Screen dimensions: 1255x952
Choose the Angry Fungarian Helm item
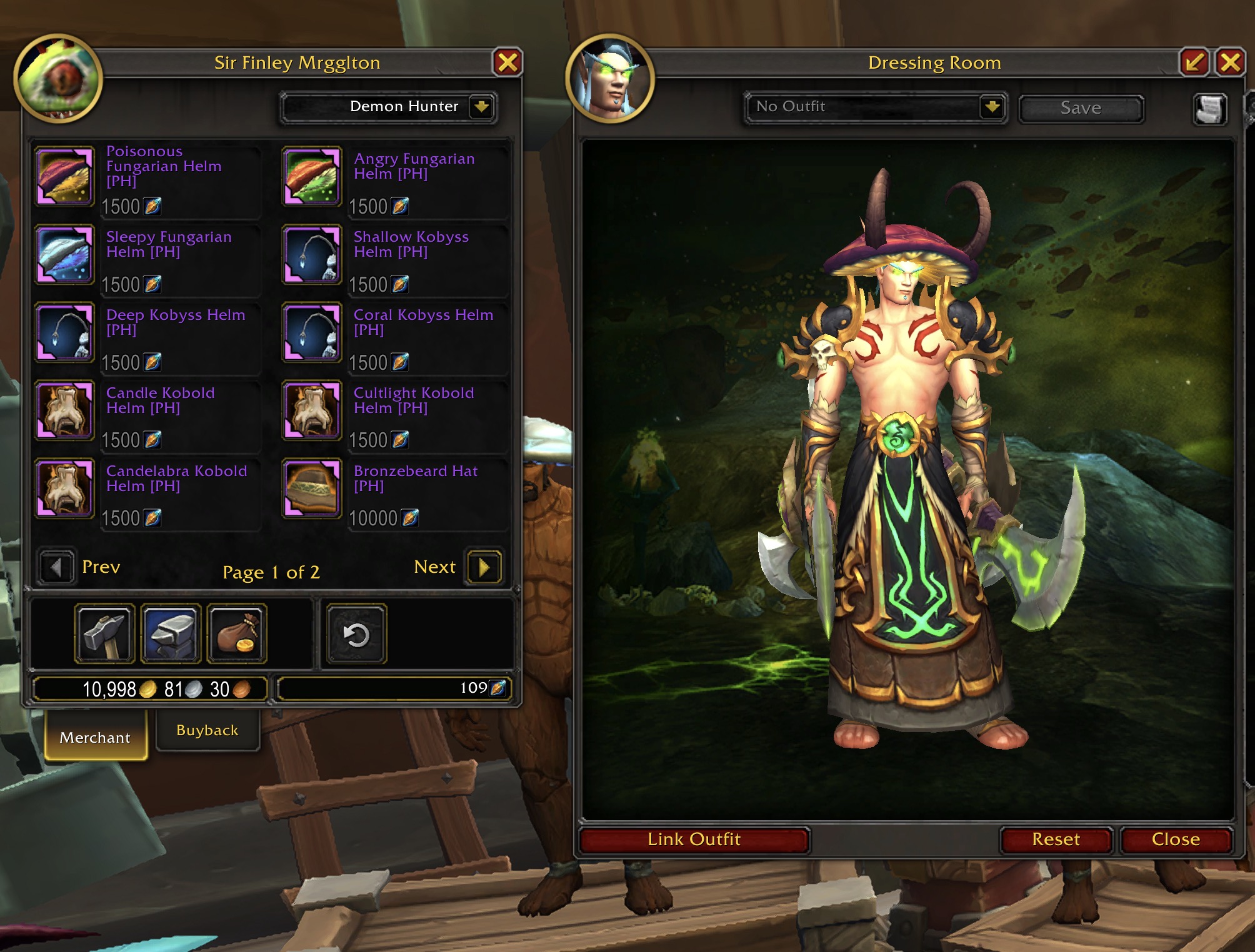(312, 176)
